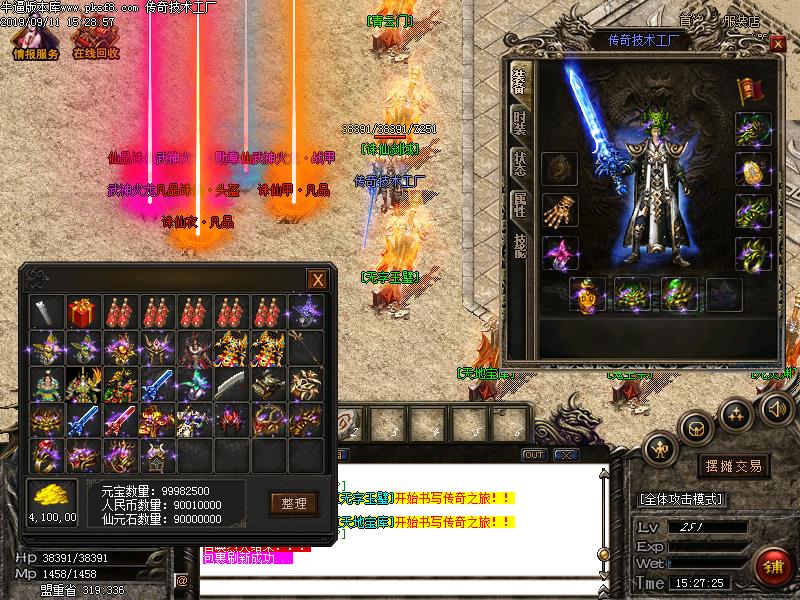
Task: Click the red flag equipment slot
Action: 748,90
